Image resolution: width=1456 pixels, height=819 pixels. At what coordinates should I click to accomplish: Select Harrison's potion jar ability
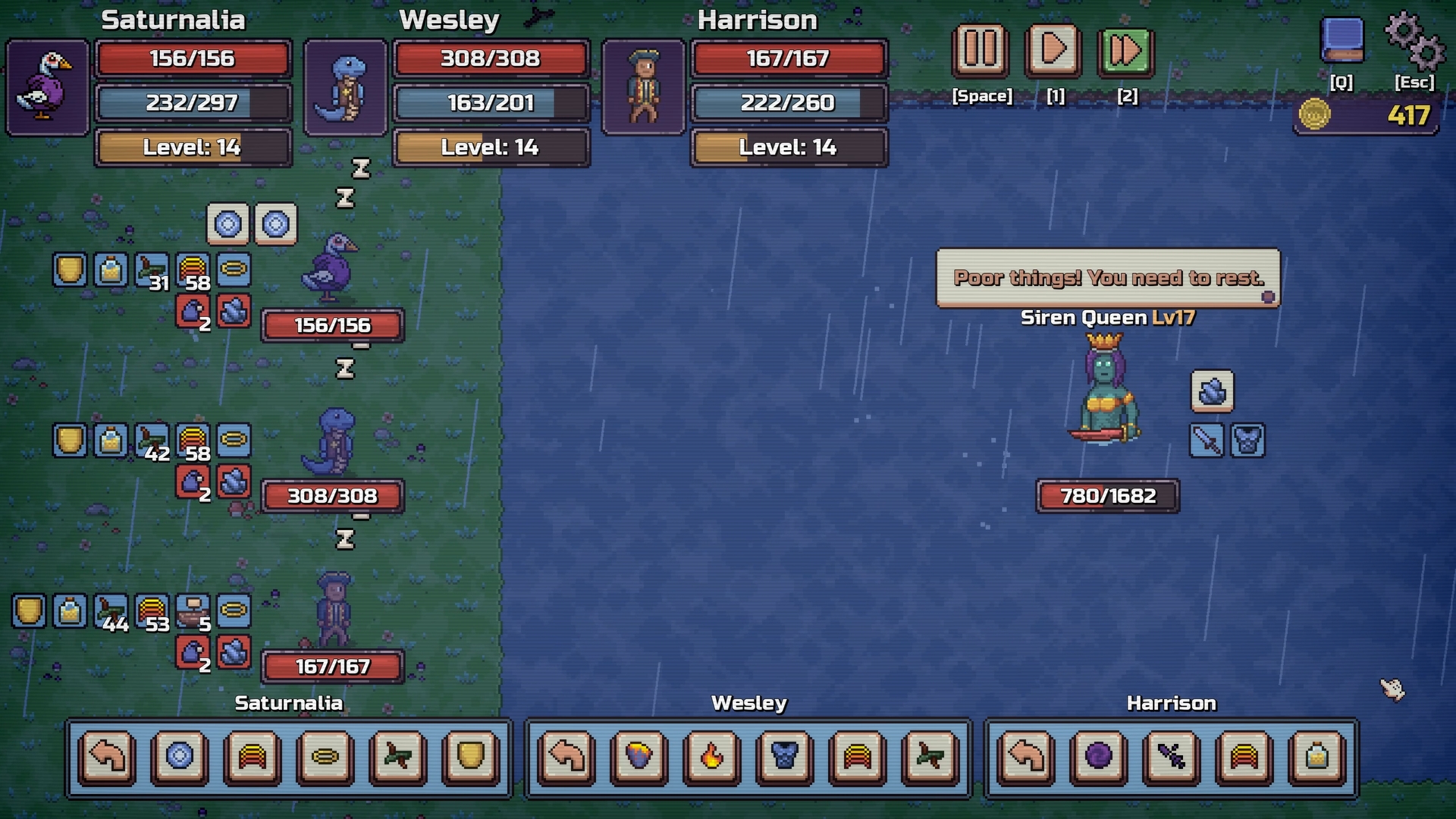tap(1317, 756)
